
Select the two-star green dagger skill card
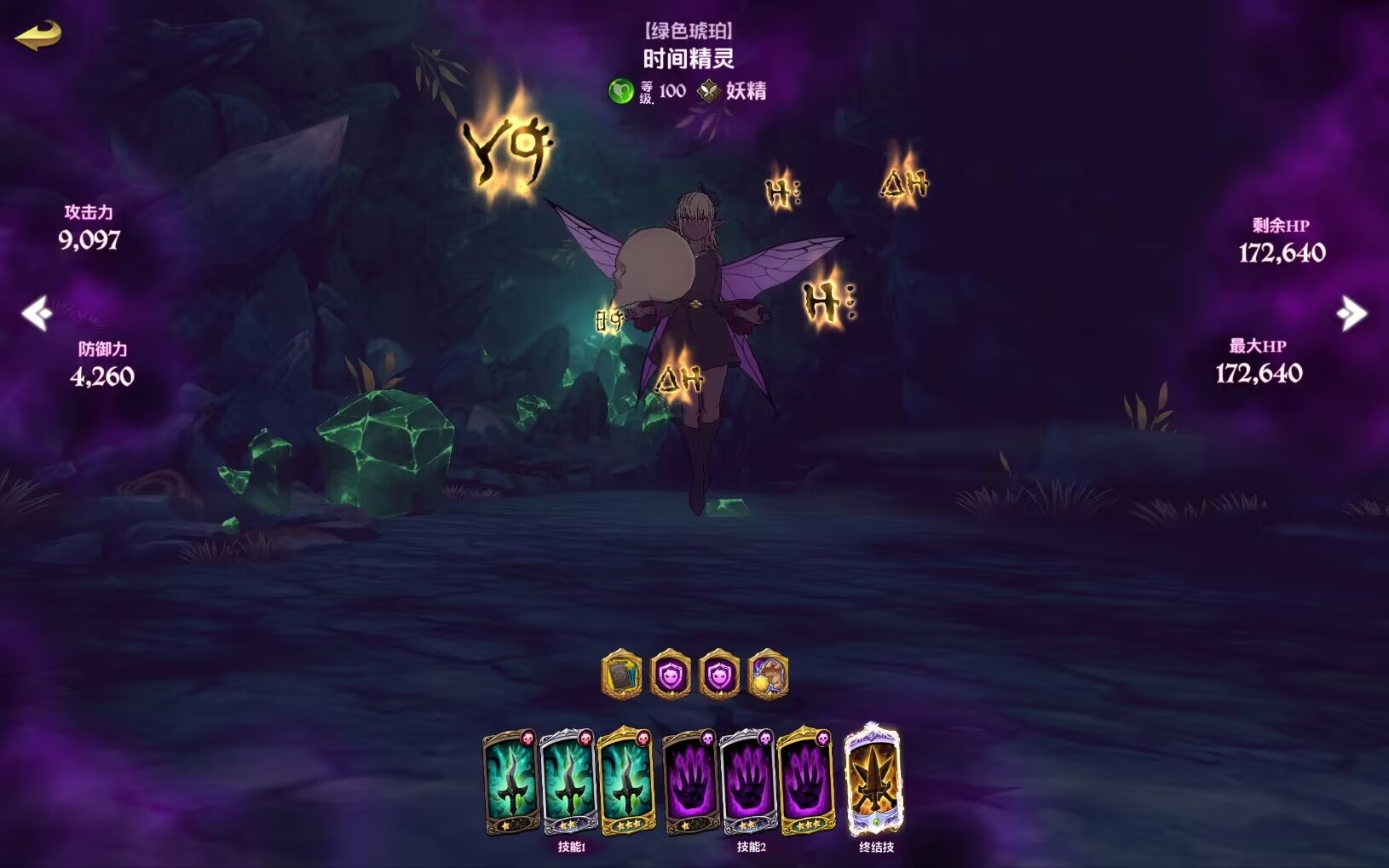point(568,783)
